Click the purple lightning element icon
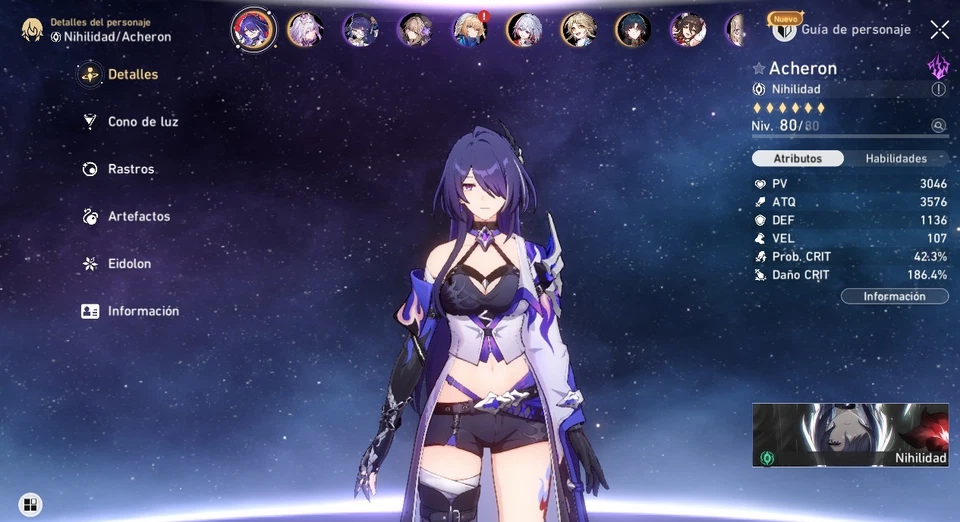Viewport: 960px width, 522px height. click(938, 67)
